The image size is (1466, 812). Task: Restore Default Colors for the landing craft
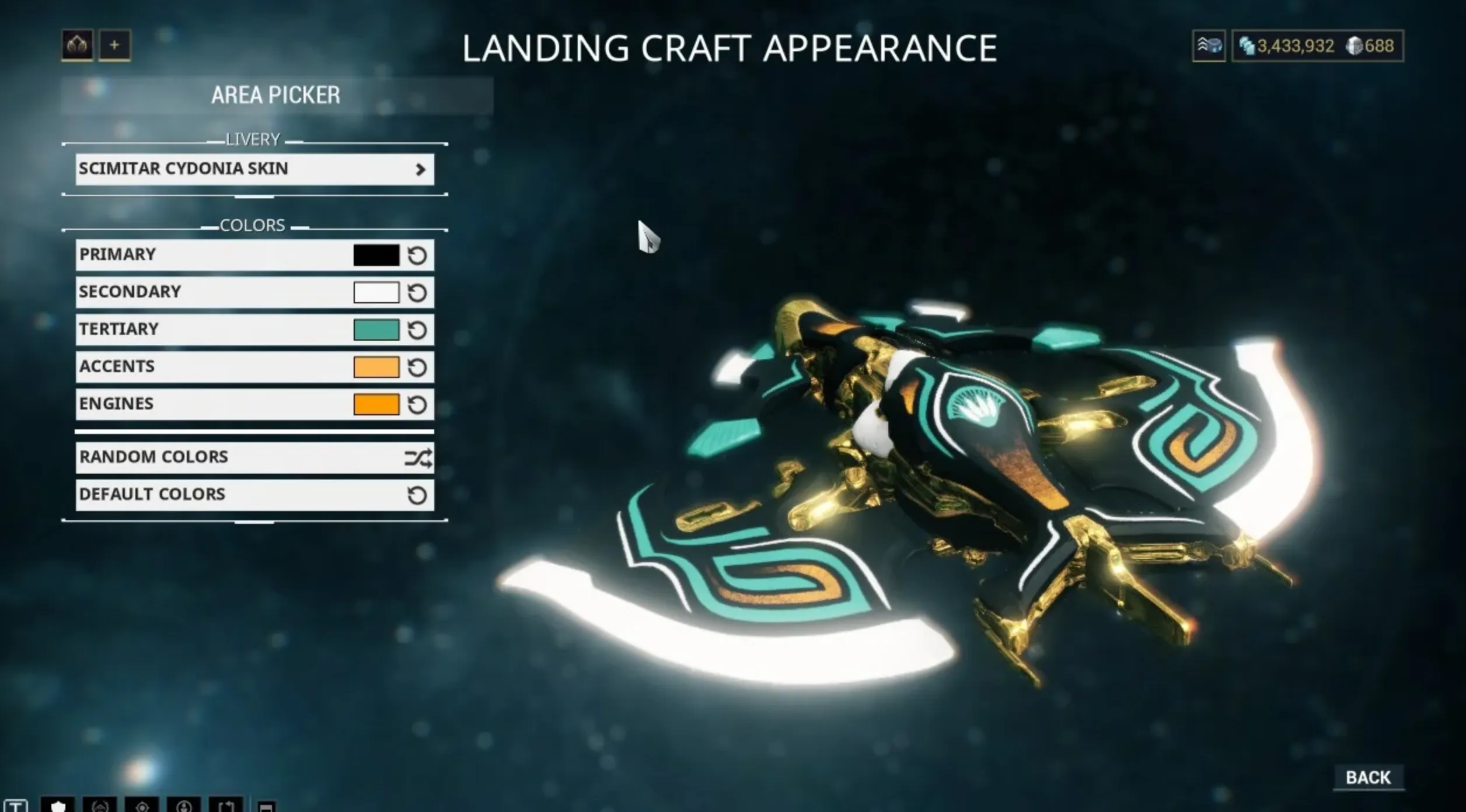click(x=254, y=495)
